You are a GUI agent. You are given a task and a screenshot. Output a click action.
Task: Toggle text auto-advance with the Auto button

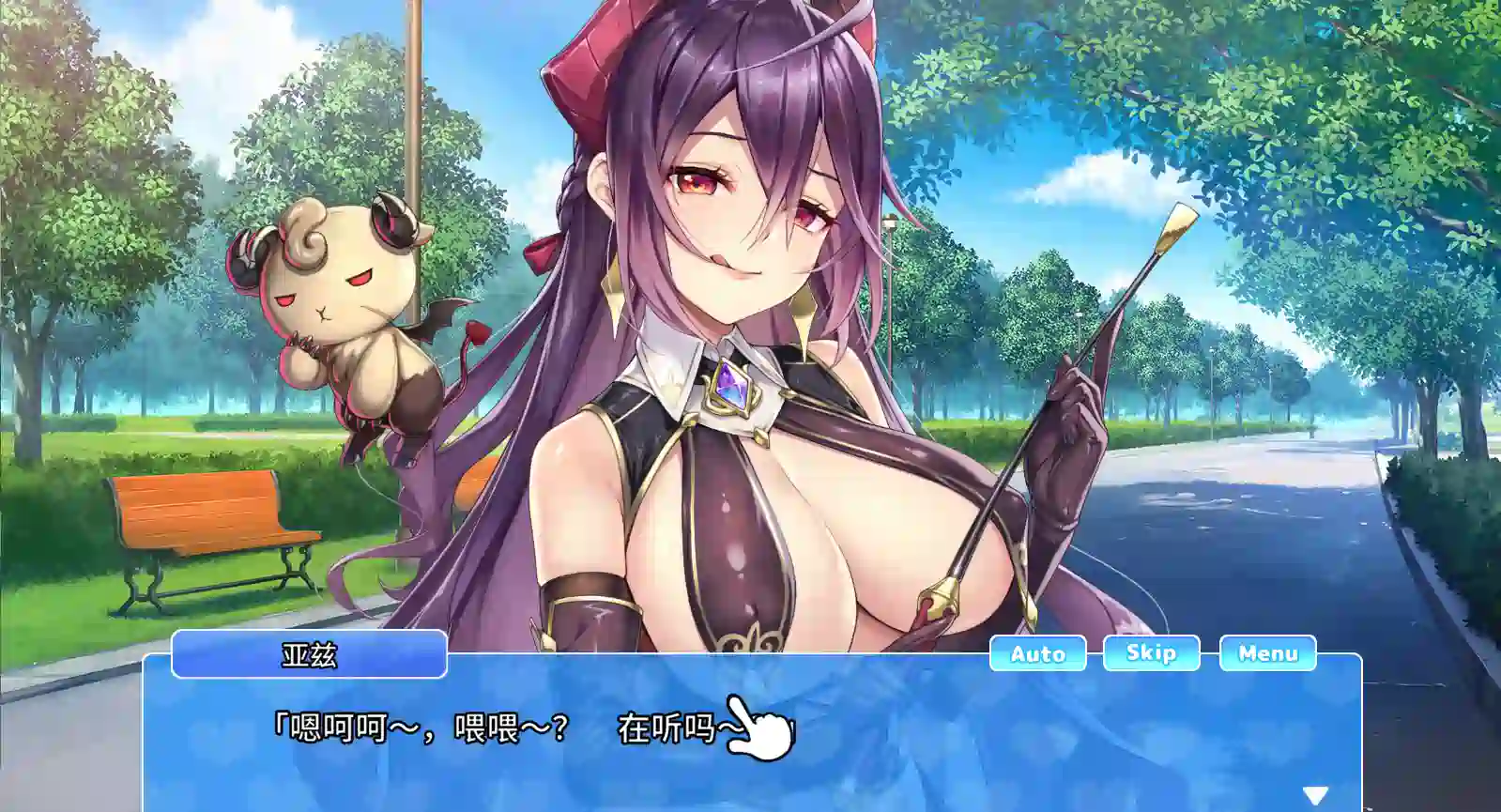[1036, 653]
